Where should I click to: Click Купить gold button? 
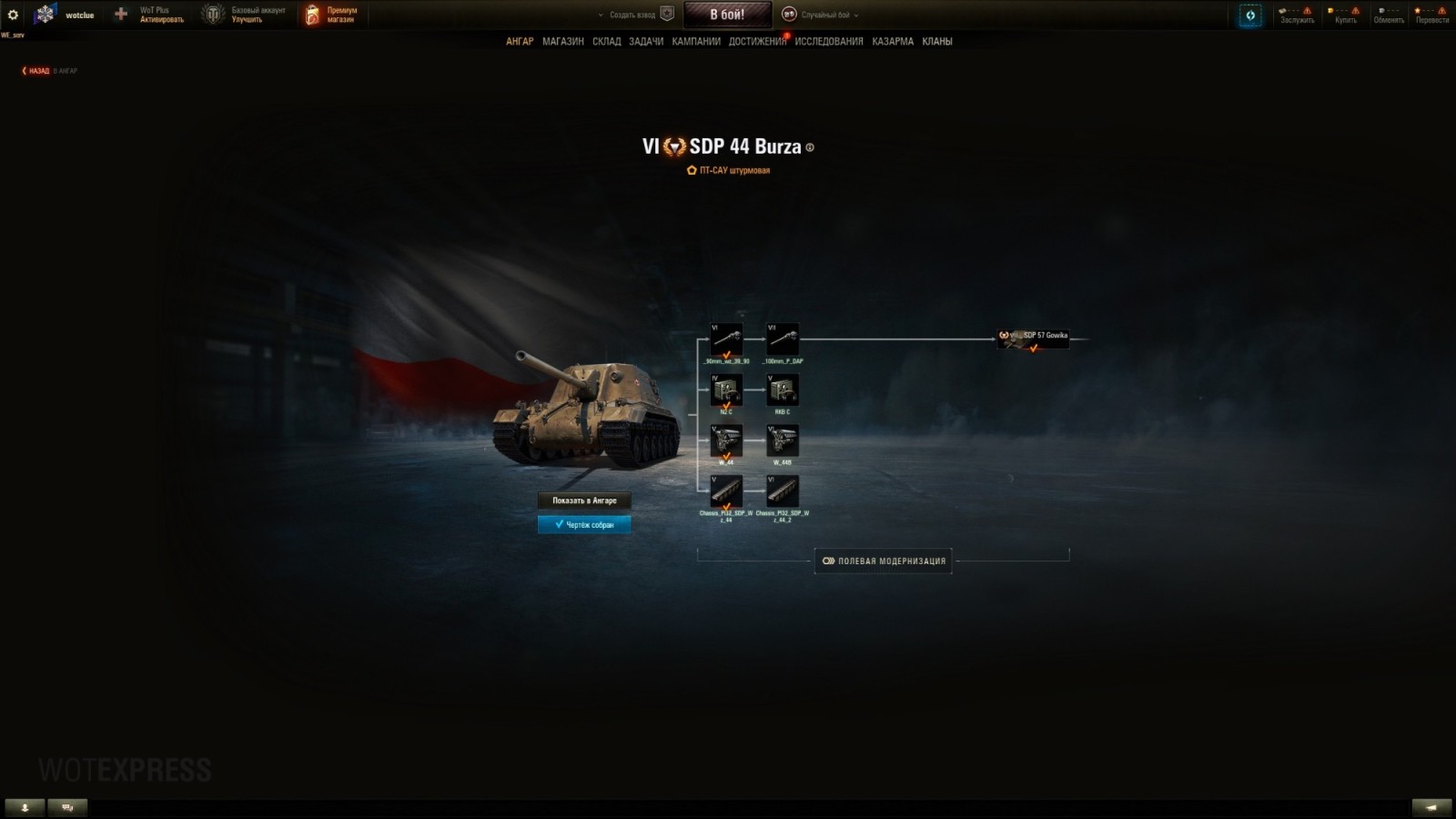[1344, 15]
